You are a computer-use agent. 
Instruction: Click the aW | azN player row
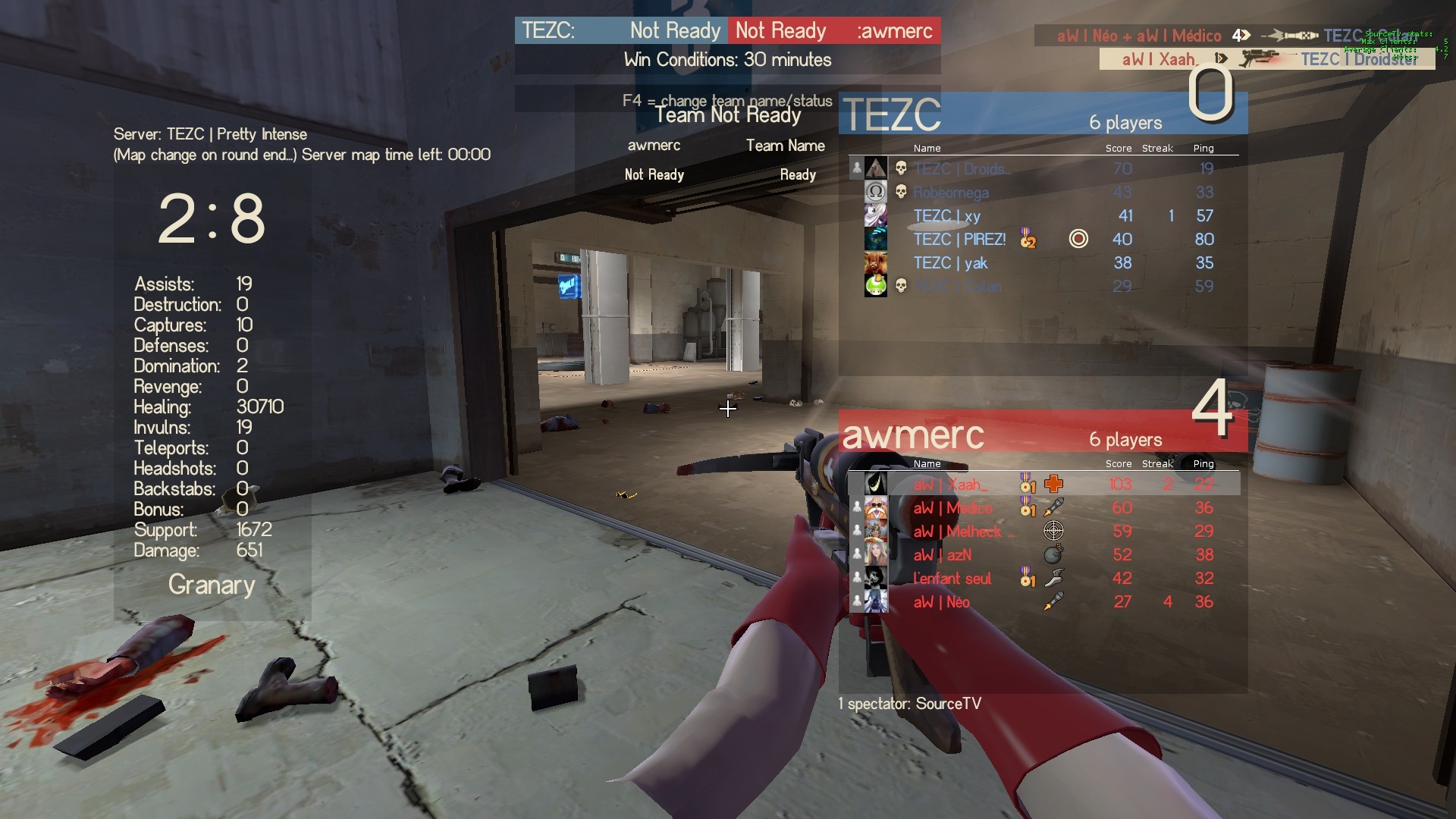[x=942, y=555]
